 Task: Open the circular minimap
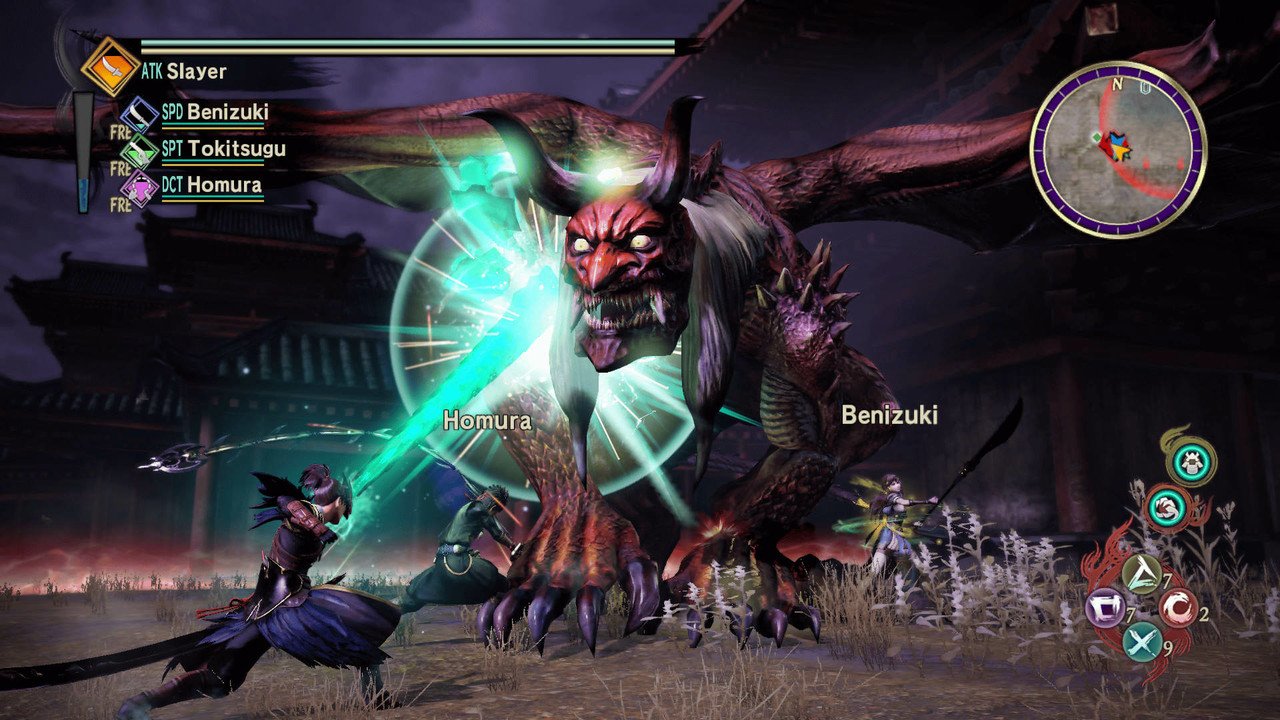click(1118, 149)
